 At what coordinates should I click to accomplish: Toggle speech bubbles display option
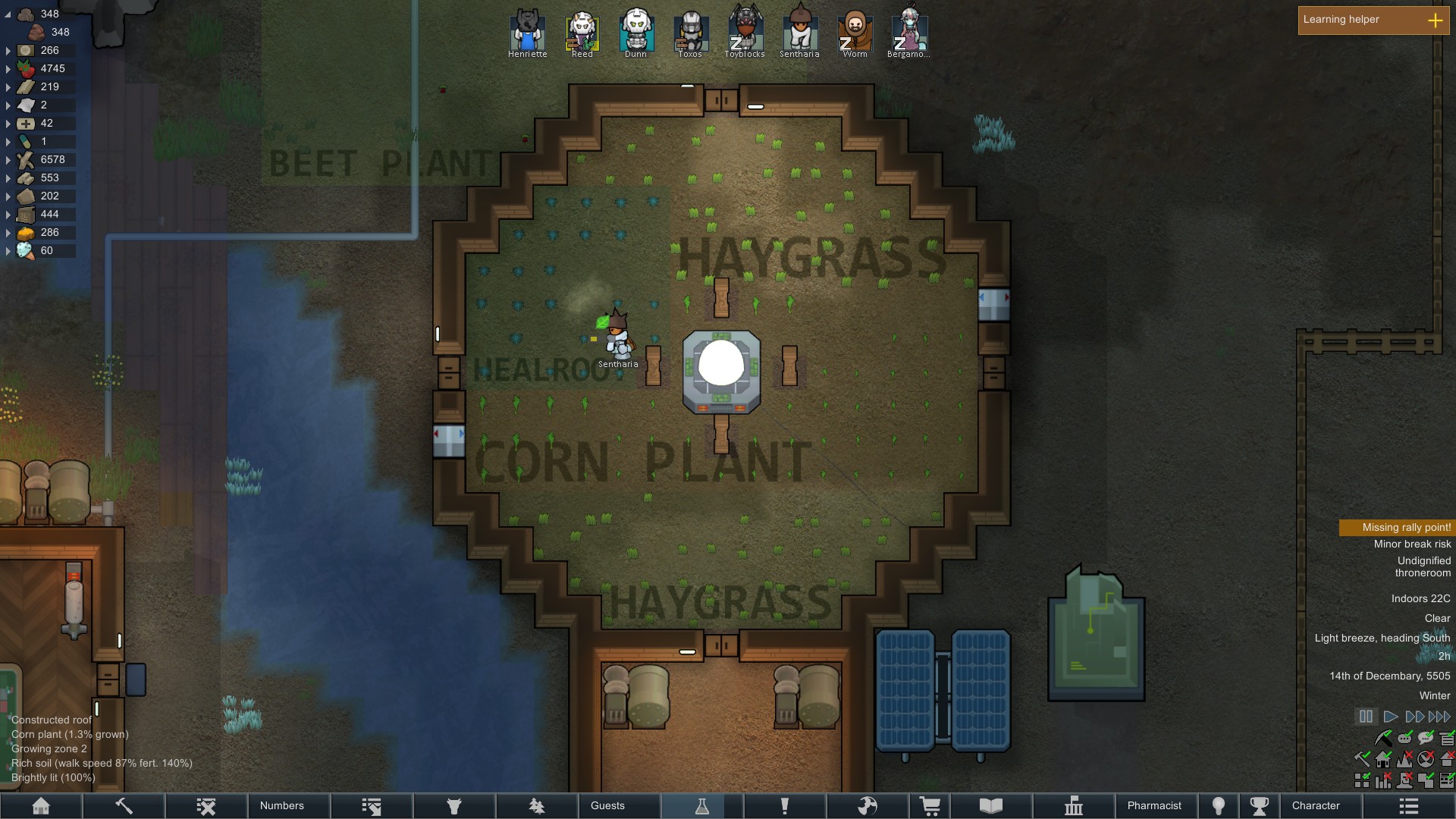point(1426,737)
